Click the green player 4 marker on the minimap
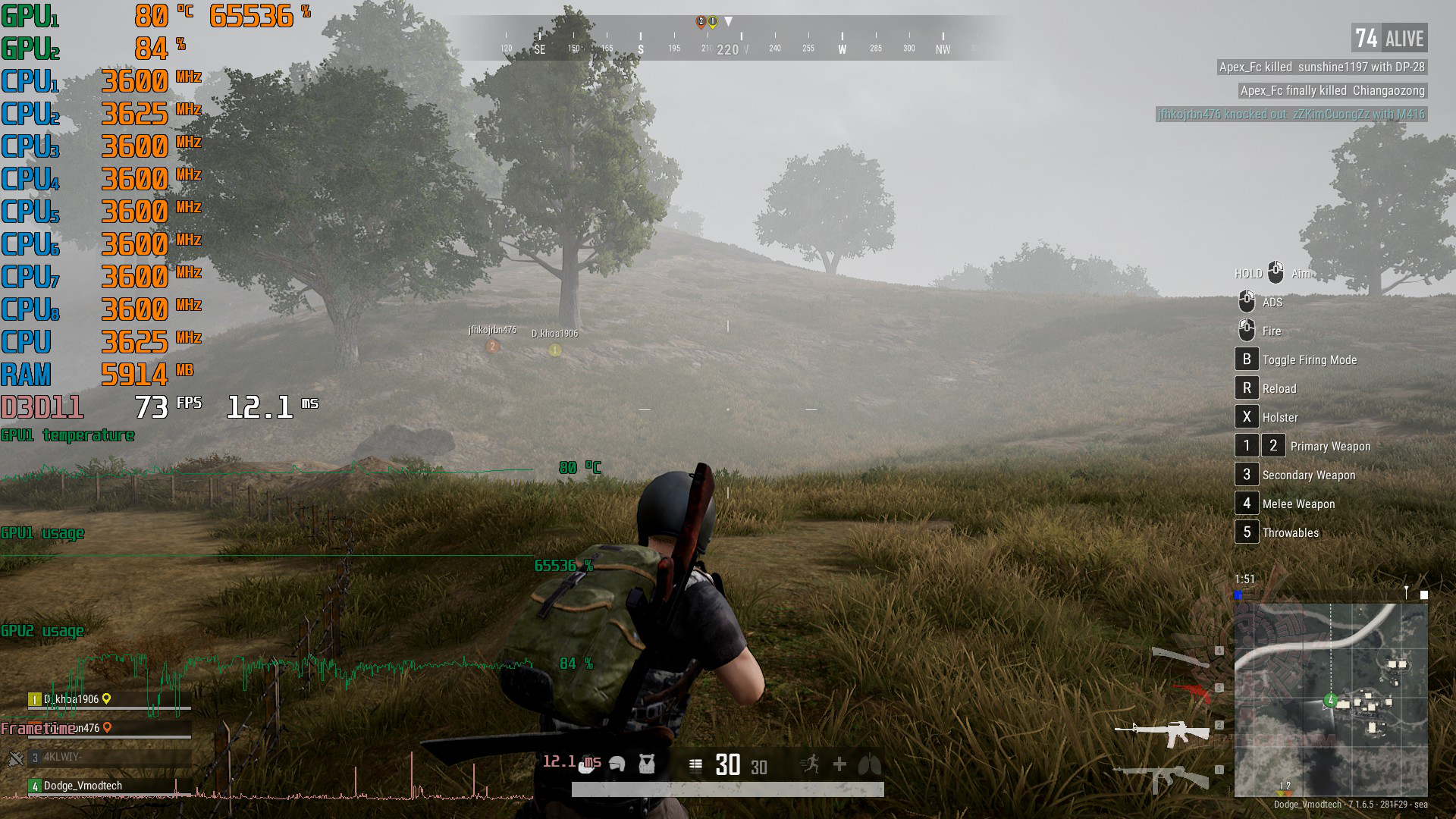Image resolution: width=1456 pixels, height=819 pixels. click(1330, 700)
